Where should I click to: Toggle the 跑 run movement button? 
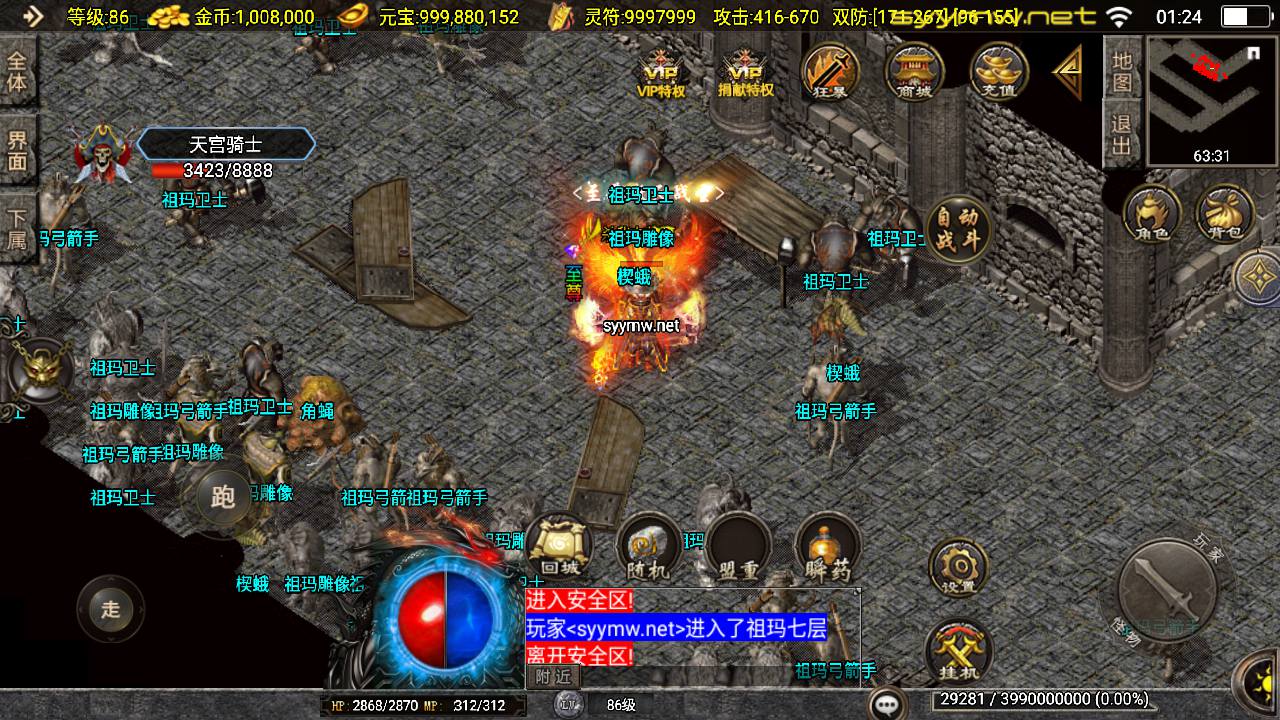pyautogui.click(x=222, y=497)
